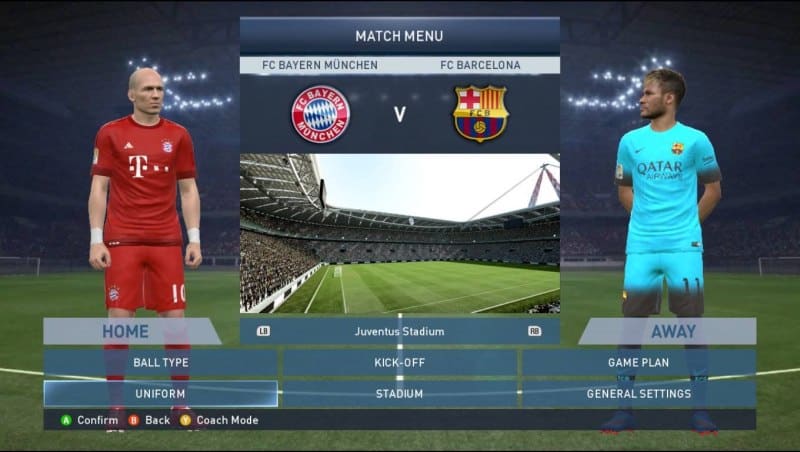Choose the Uniform option
This screenshot has width=800, height=452.
(x=160, y=394)
